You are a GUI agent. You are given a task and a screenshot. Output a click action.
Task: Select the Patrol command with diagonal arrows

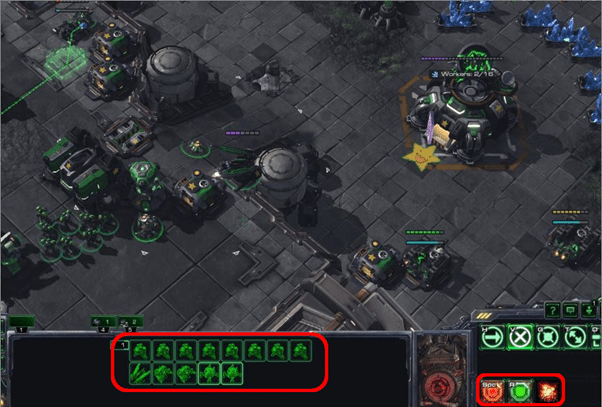[x=577, y=338]
